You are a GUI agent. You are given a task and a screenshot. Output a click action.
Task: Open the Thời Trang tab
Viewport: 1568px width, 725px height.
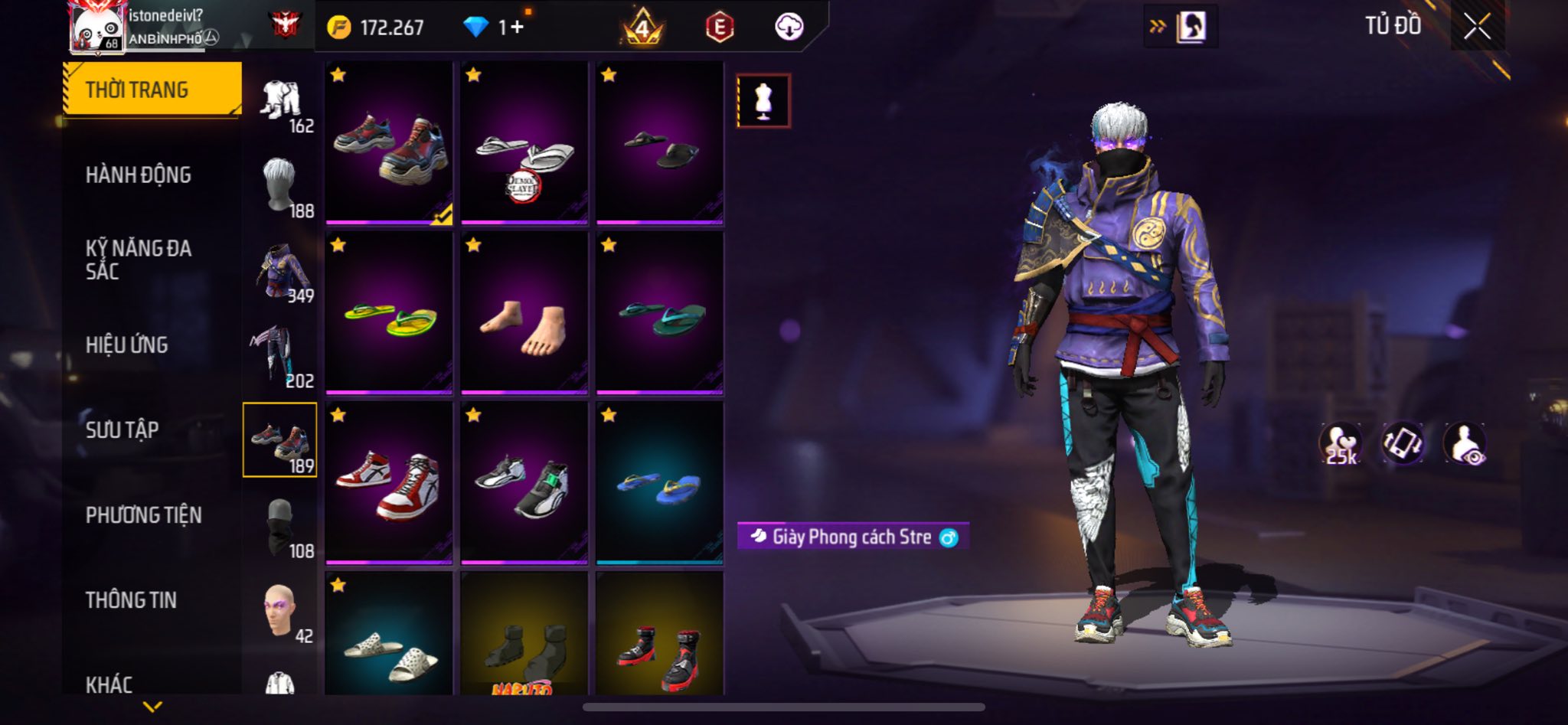[152, 90]
